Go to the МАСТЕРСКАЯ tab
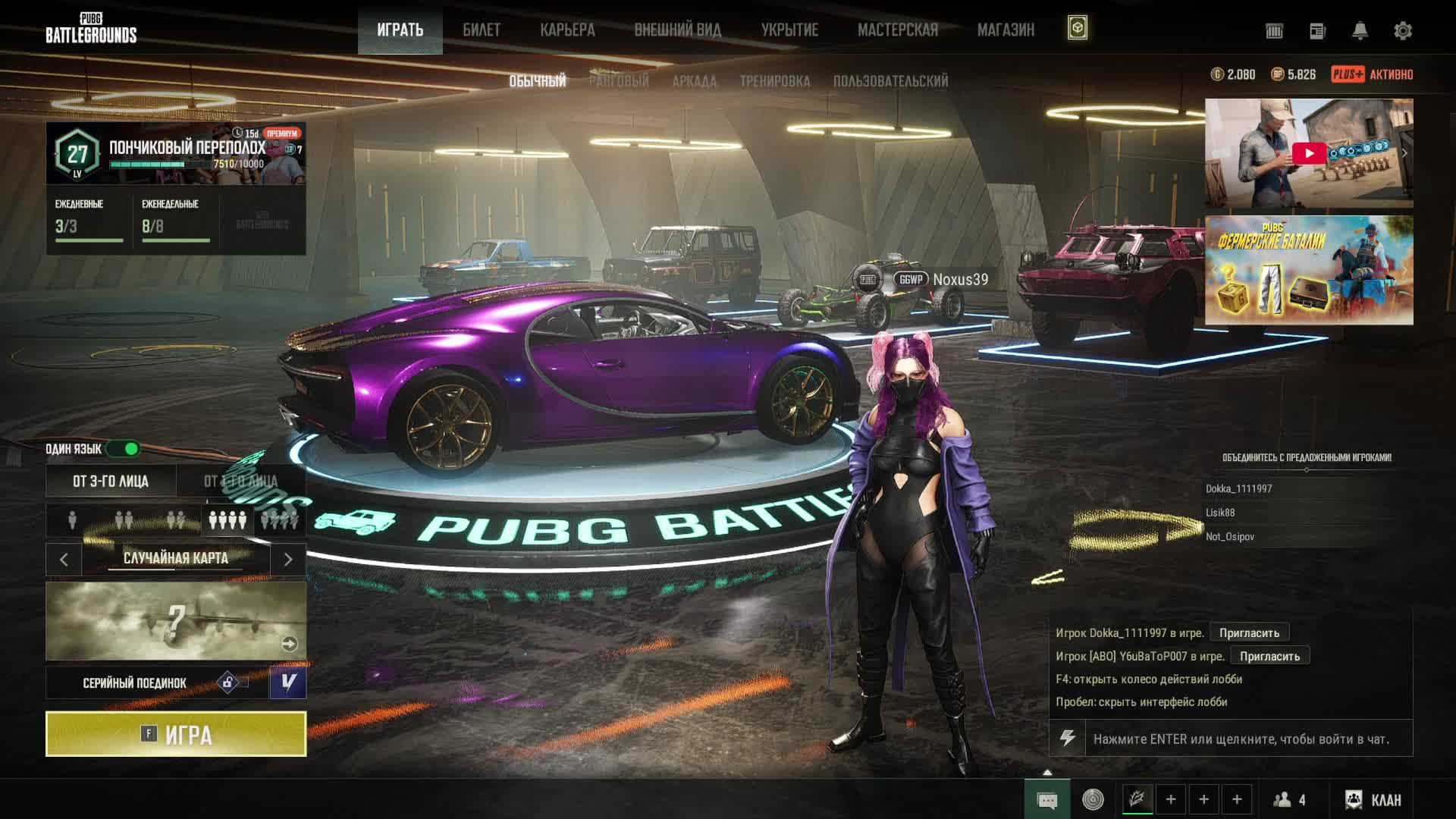The image size is (1456, 819). tap(898, 30)
